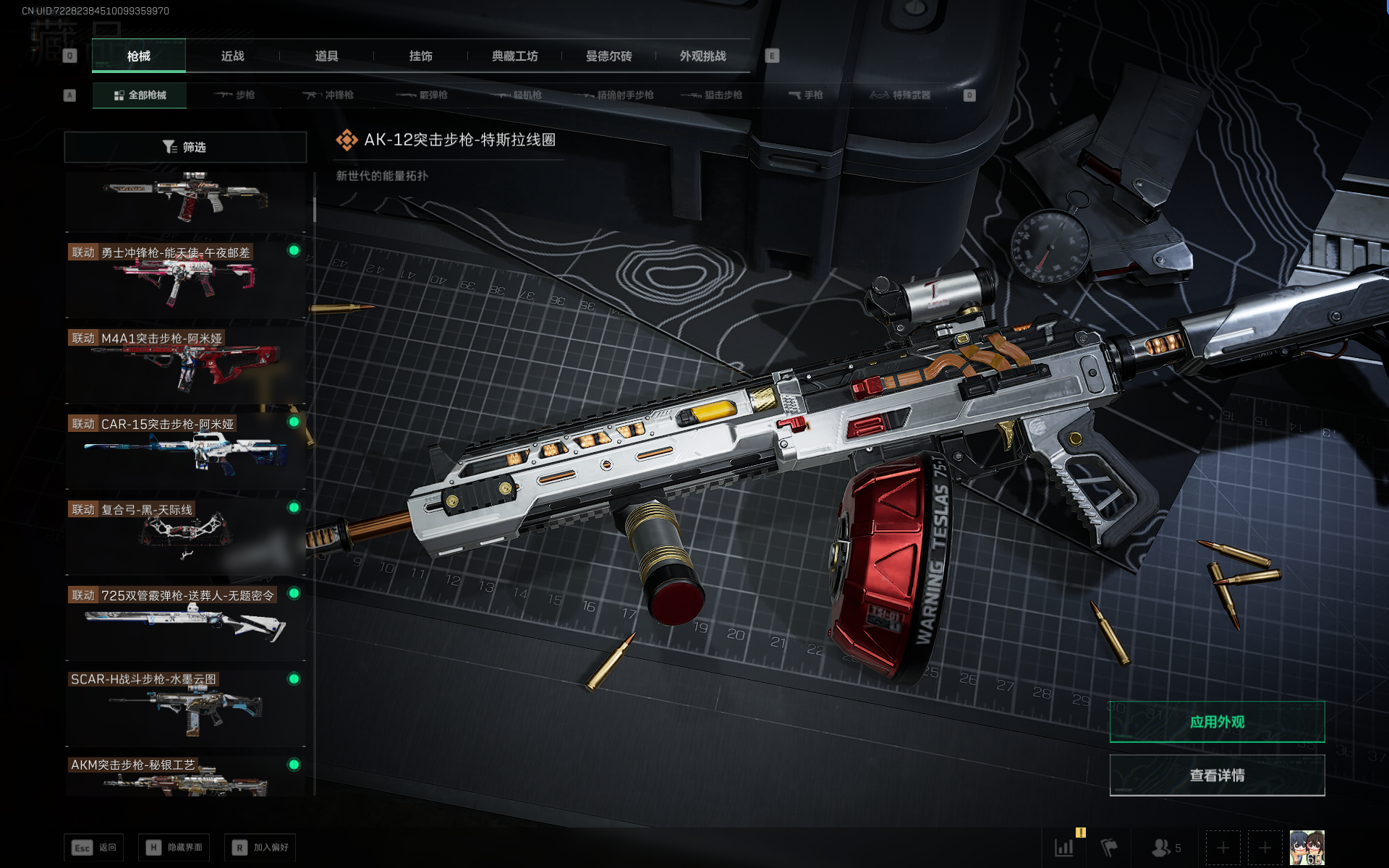Open the 外观挑战 appearance challenge tab
Viewport: 1389px width, 868px height.
tap(702, 56)
